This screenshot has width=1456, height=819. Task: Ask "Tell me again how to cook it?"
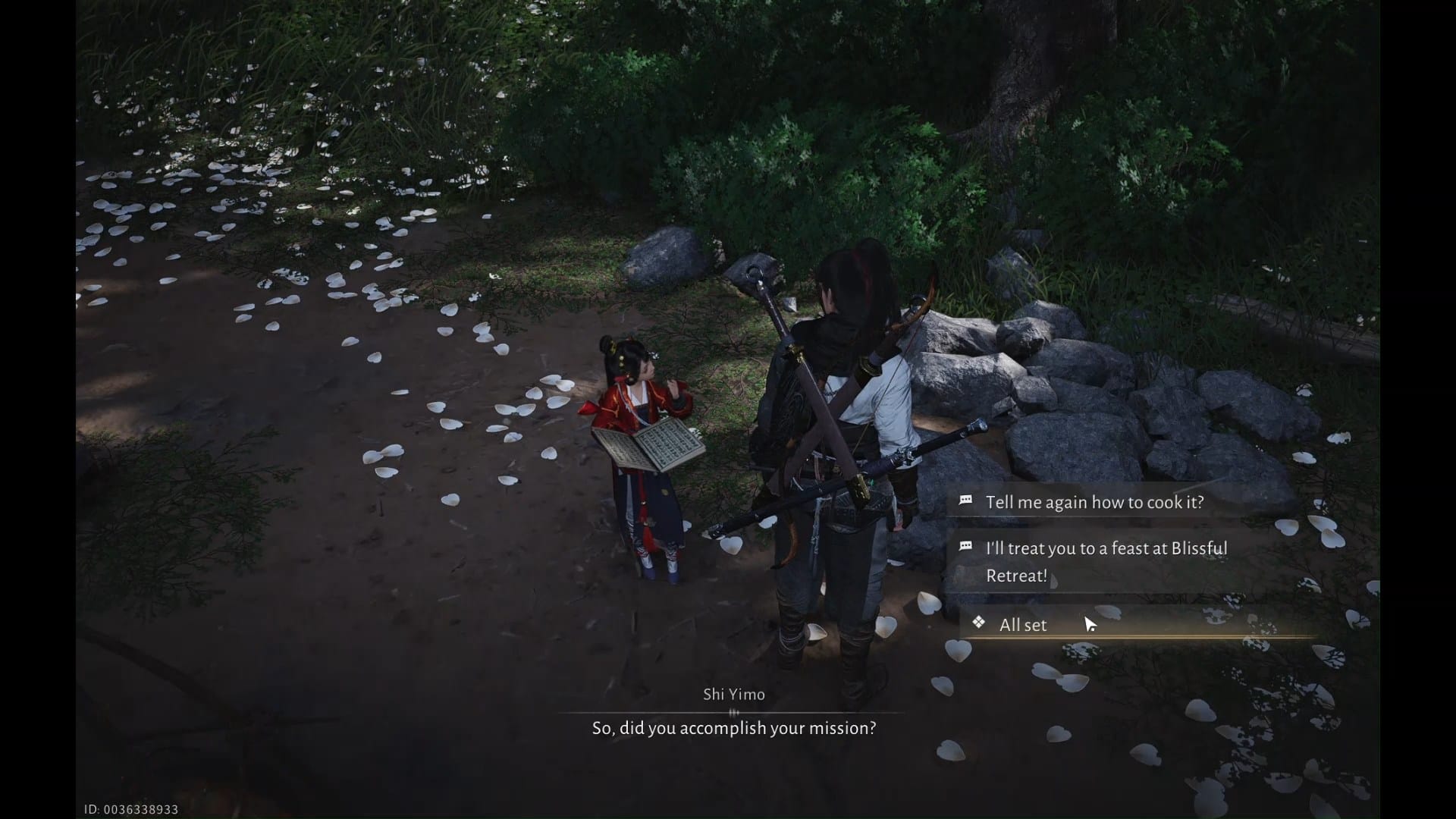[1094, 502]
